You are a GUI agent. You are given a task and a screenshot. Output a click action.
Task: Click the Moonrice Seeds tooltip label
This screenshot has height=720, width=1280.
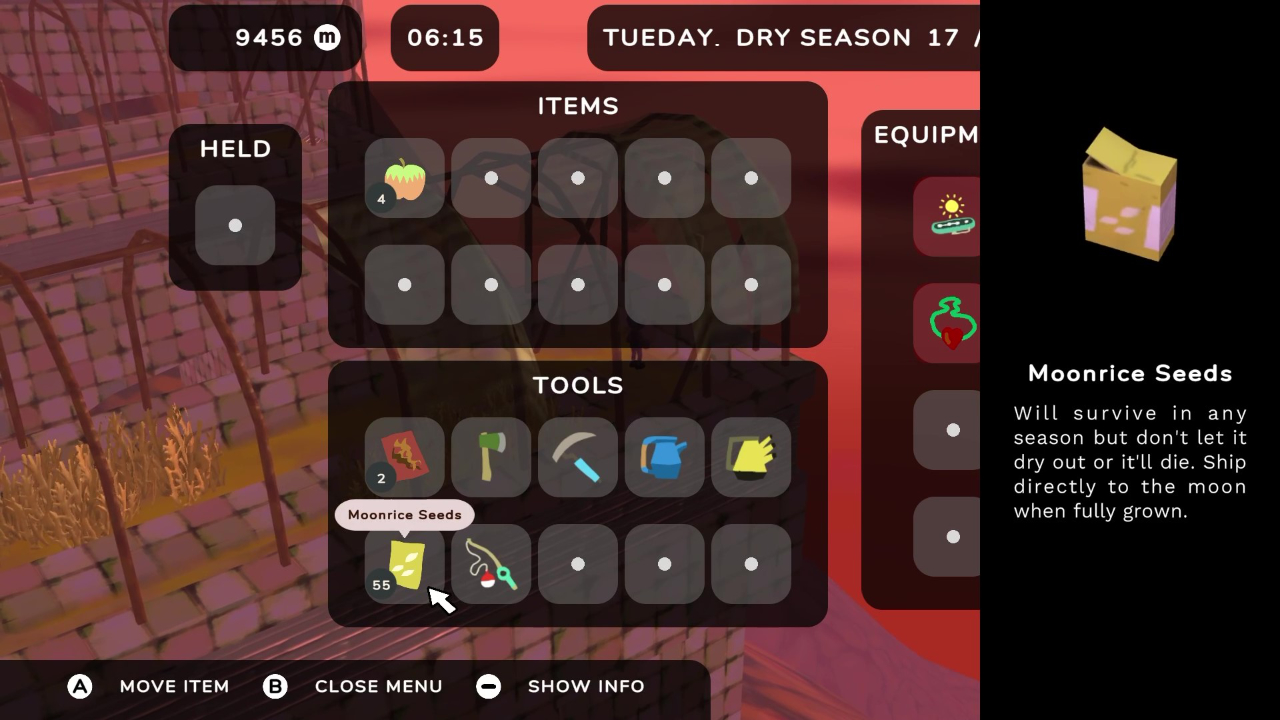(x=404, y=514)
